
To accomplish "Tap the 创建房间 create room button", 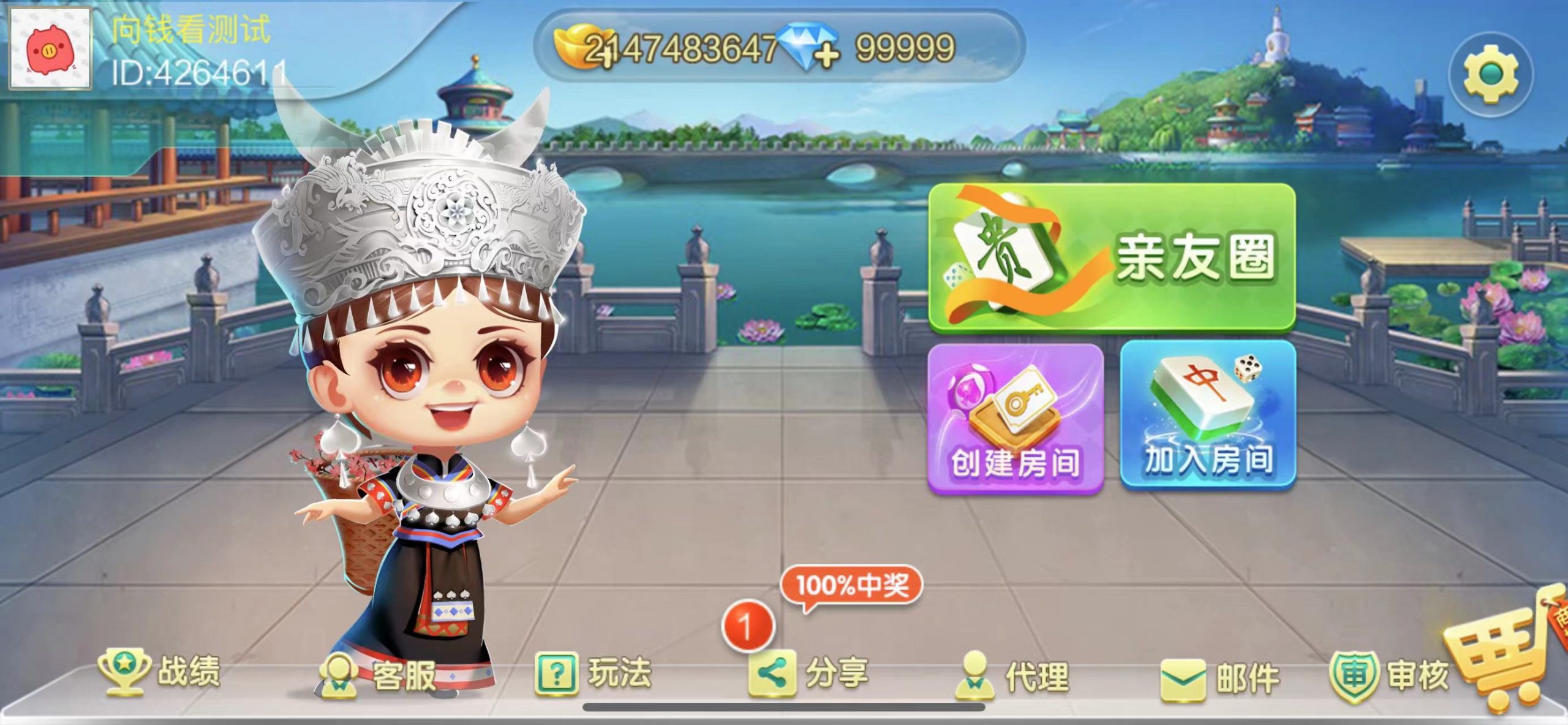I will pos(1016,419).
